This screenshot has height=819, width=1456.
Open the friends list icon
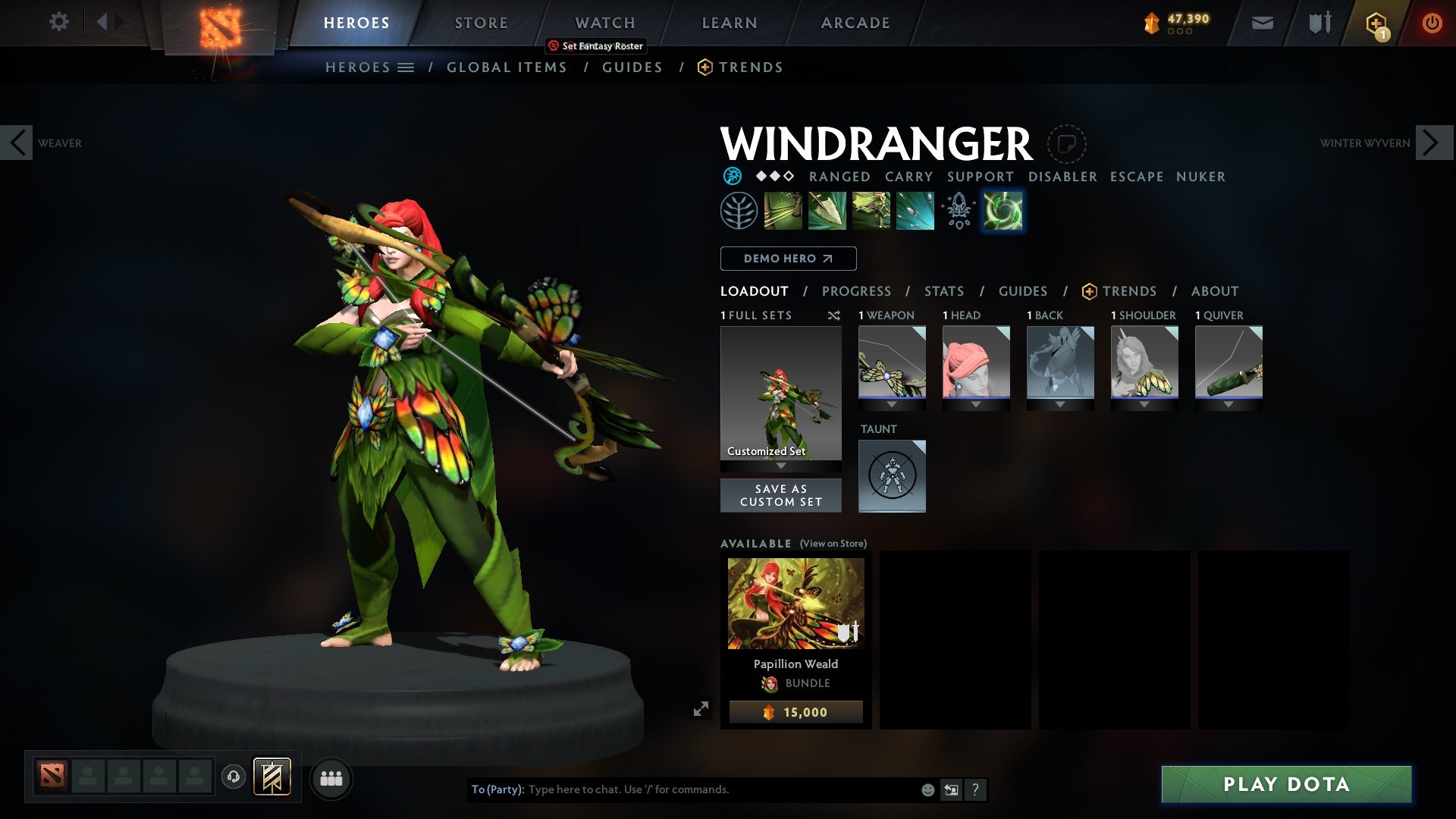pyautogui.click(x=331, y=778)
